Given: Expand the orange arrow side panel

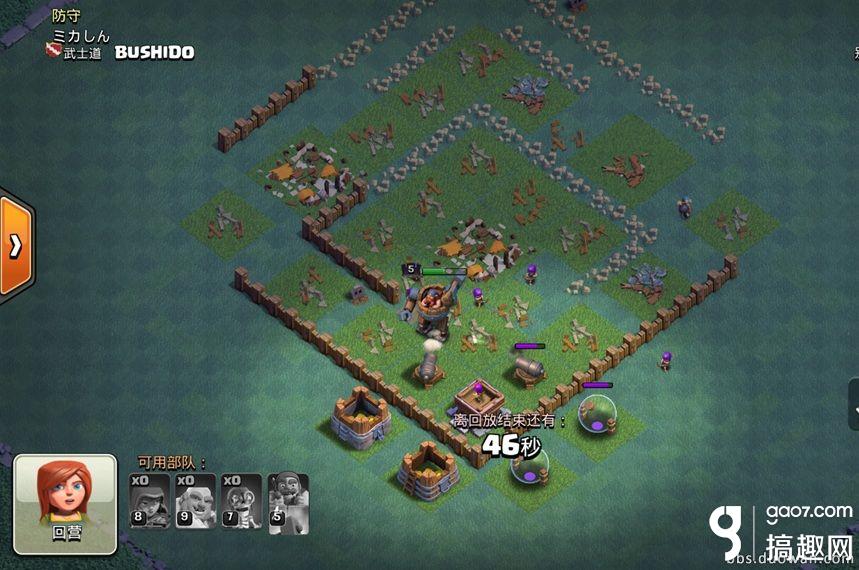Looking at the screenshot, I should pyautogui.click(x=15, y=246).
